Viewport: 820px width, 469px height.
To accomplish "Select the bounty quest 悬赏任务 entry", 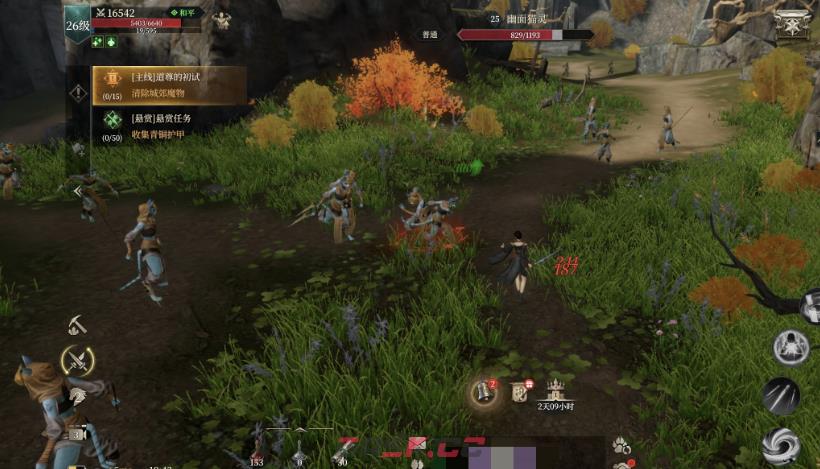I will point(160,124).
